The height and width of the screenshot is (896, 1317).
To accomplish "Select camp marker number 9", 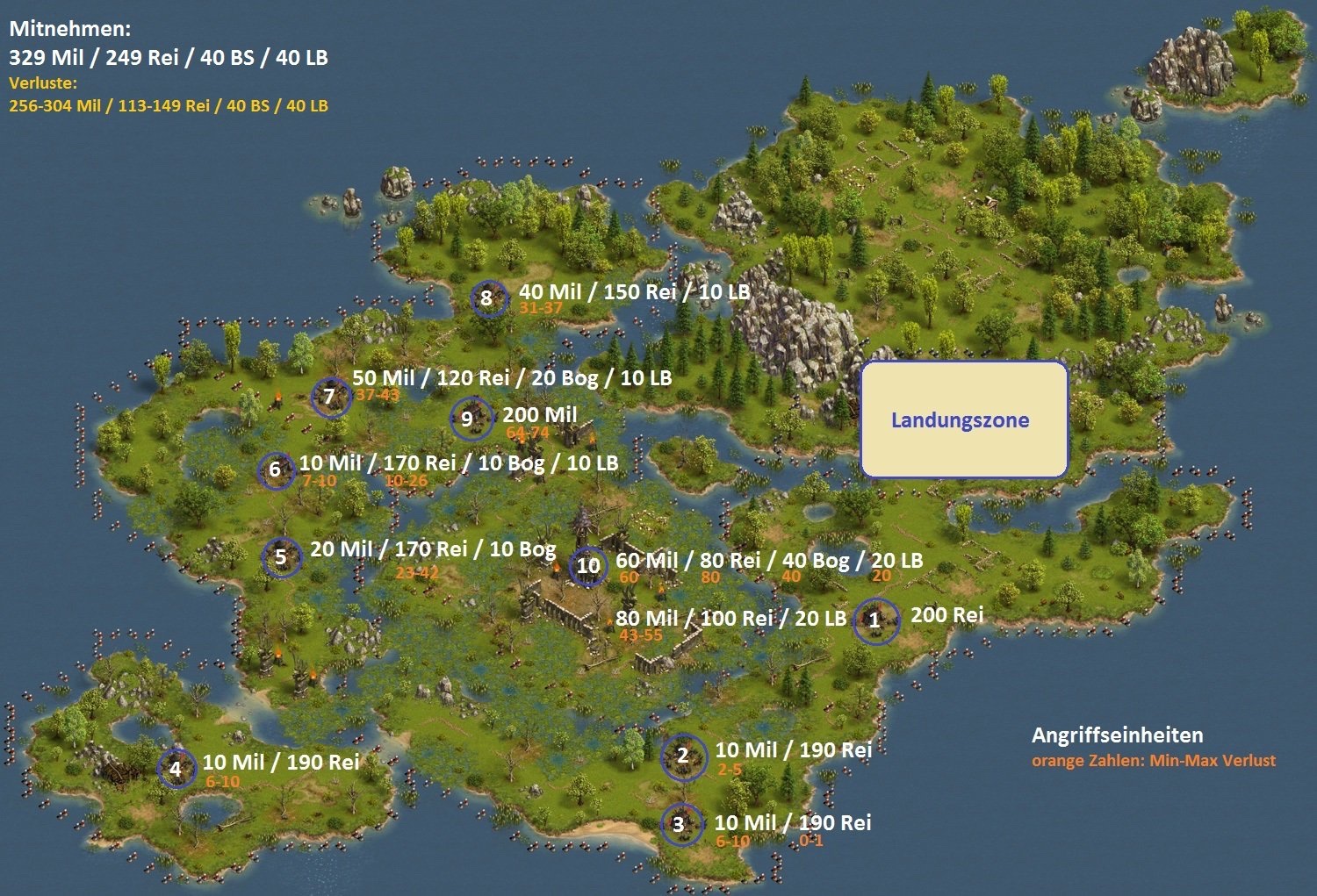I will click(469, 419).
